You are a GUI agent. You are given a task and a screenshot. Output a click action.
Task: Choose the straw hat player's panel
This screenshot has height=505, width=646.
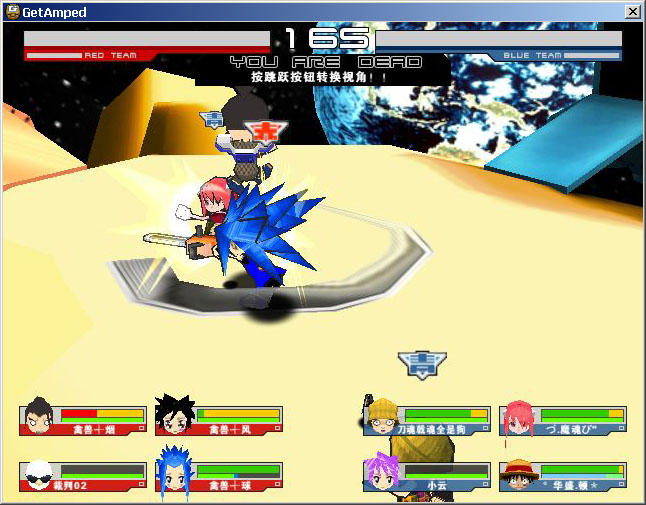click(x=564, y=476)
